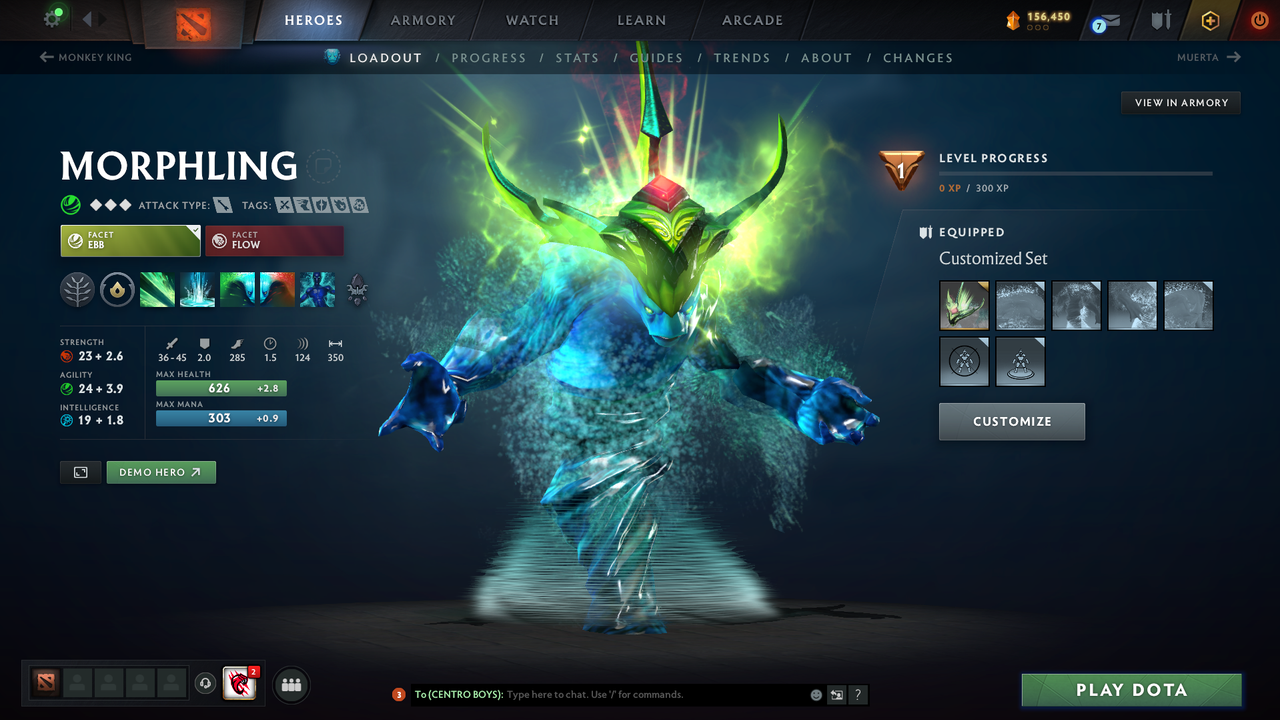1280x720 pixels.
Task: Click the Demo Hero button
Action: (160, 470)
